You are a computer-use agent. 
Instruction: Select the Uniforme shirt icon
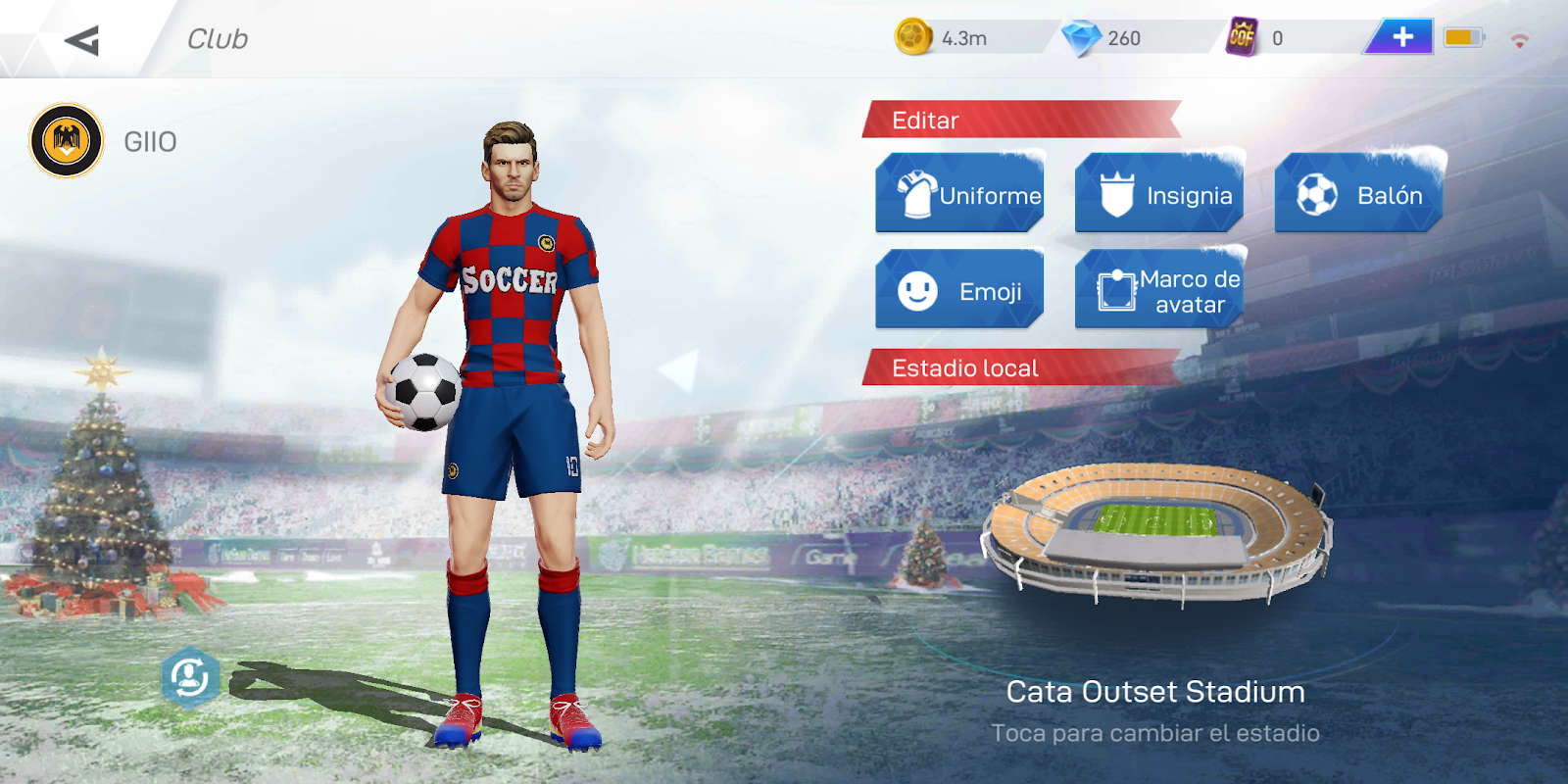pos(916,194)
